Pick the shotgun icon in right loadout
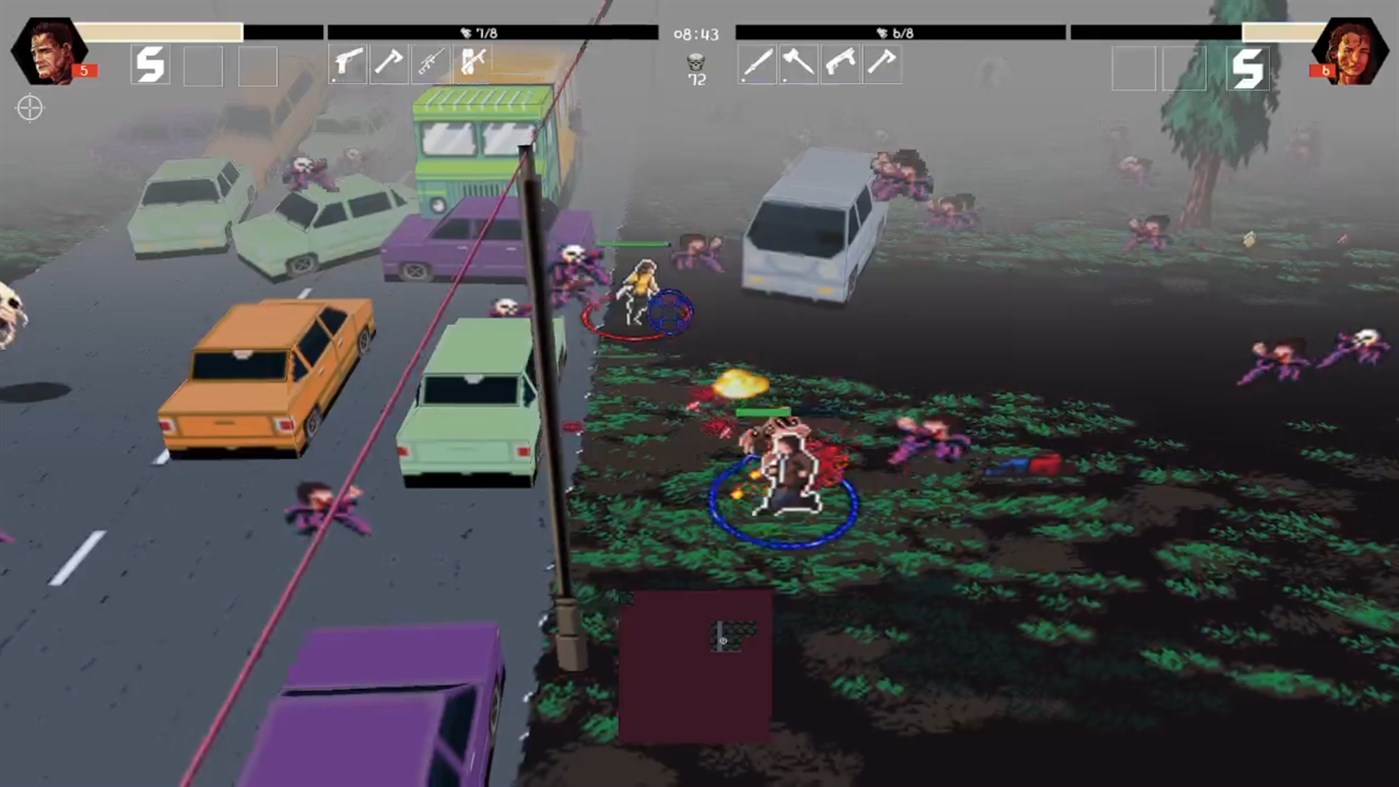Viewport: 1399px width, 787px height. [x=840, y=63]
